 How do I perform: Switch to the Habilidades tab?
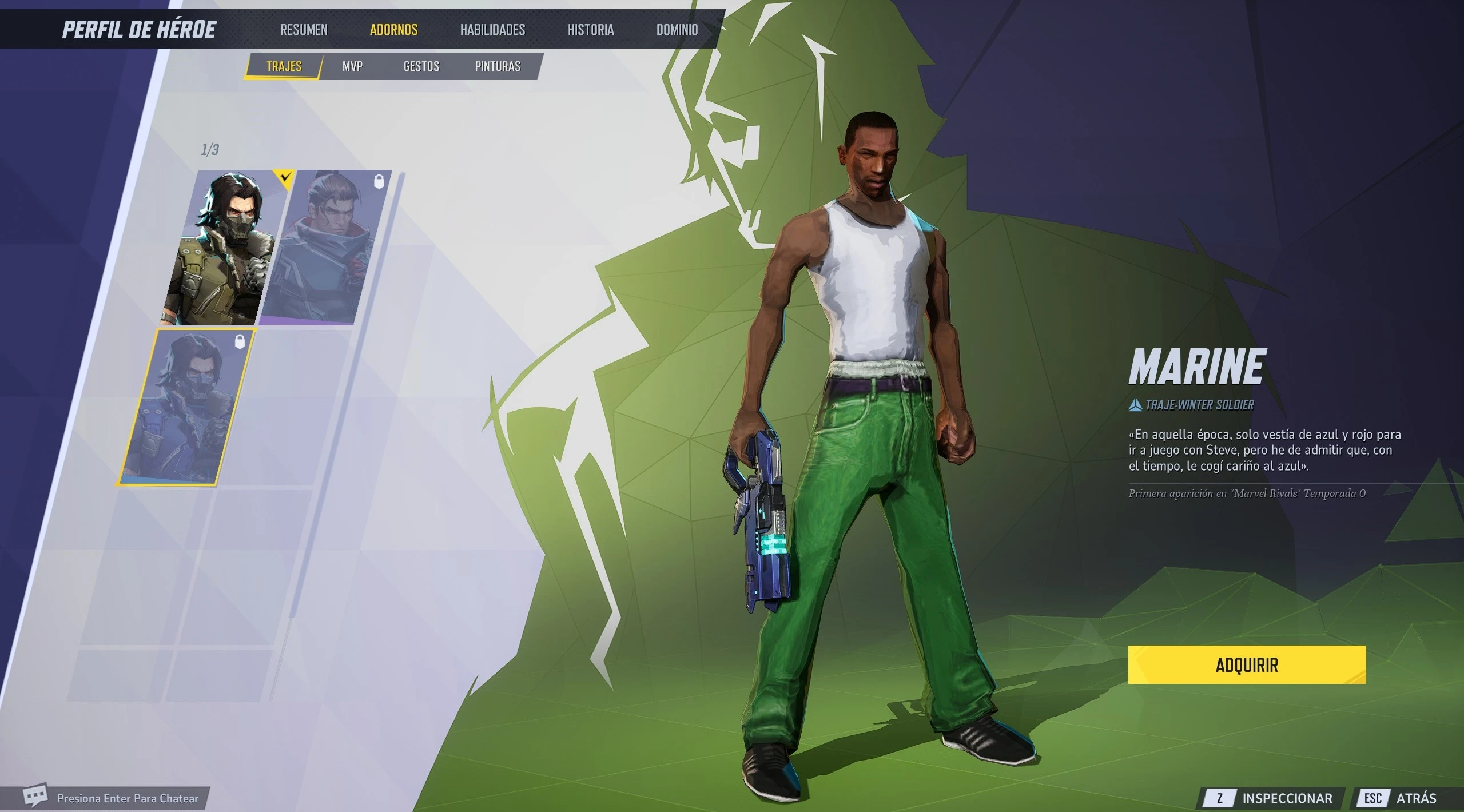click(x=492, y=30)
